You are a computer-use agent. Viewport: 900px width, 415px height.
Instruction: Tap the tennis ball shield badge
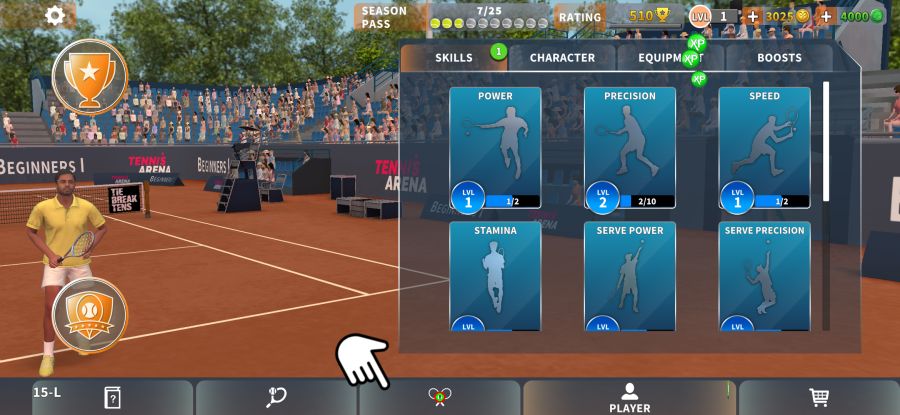(x=90, y=315)
